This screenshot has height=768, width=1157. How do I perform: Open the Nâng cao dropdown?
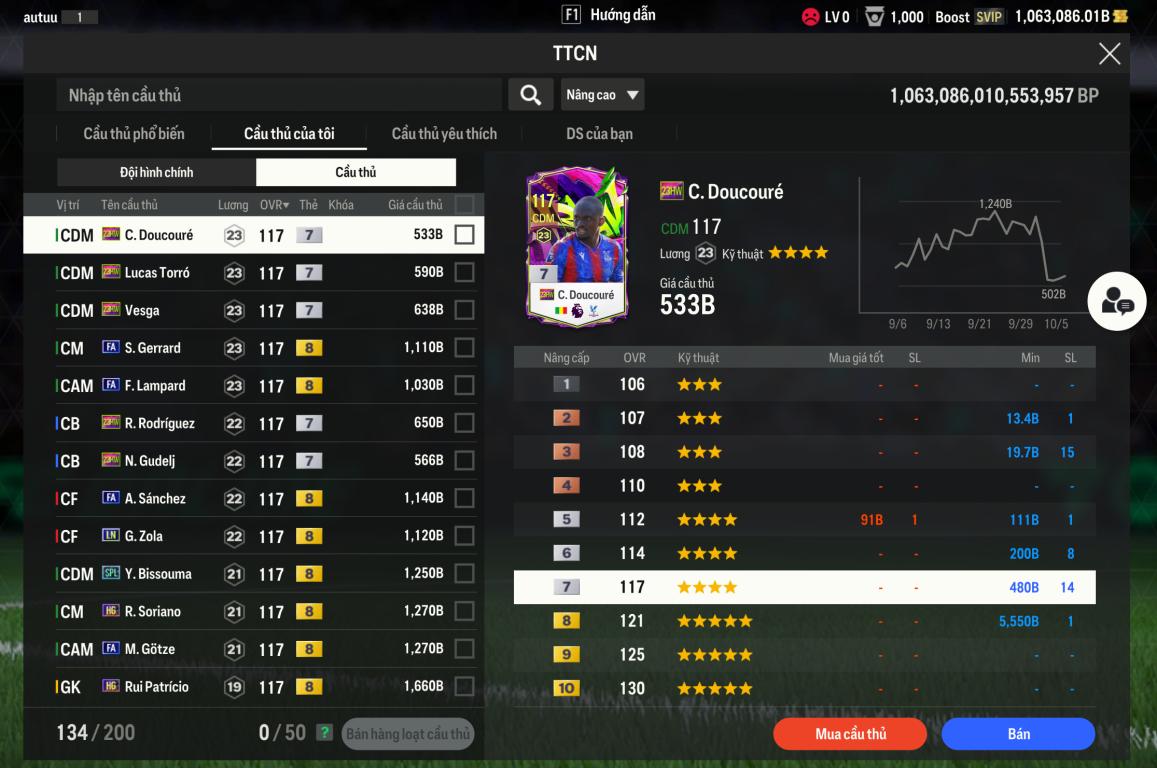(602, 95)
